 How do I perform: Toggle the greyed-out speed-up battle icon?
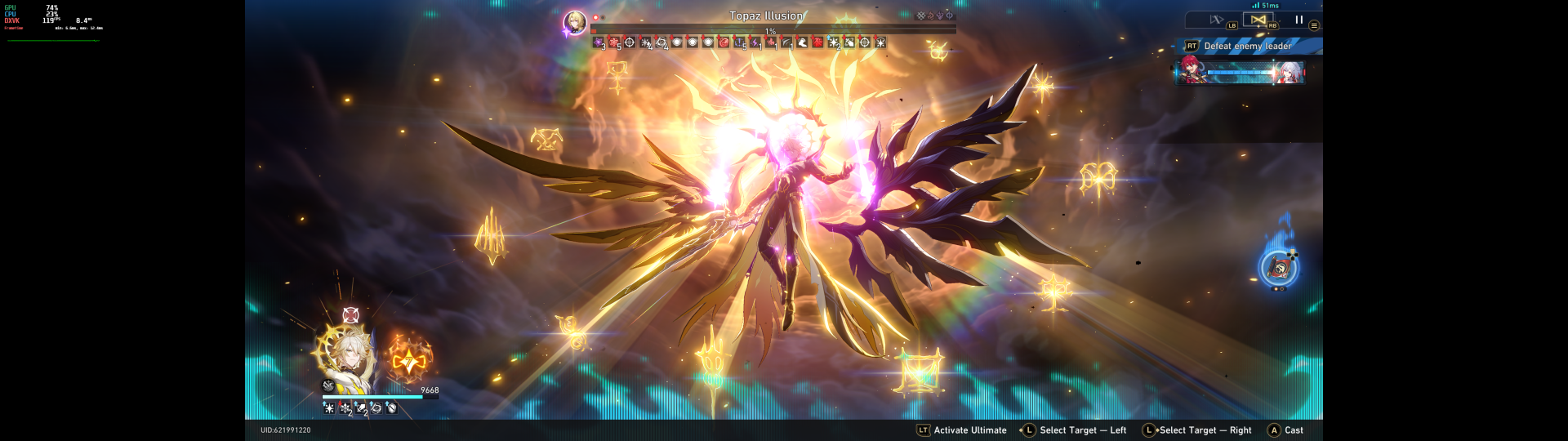click(1217, 20)
